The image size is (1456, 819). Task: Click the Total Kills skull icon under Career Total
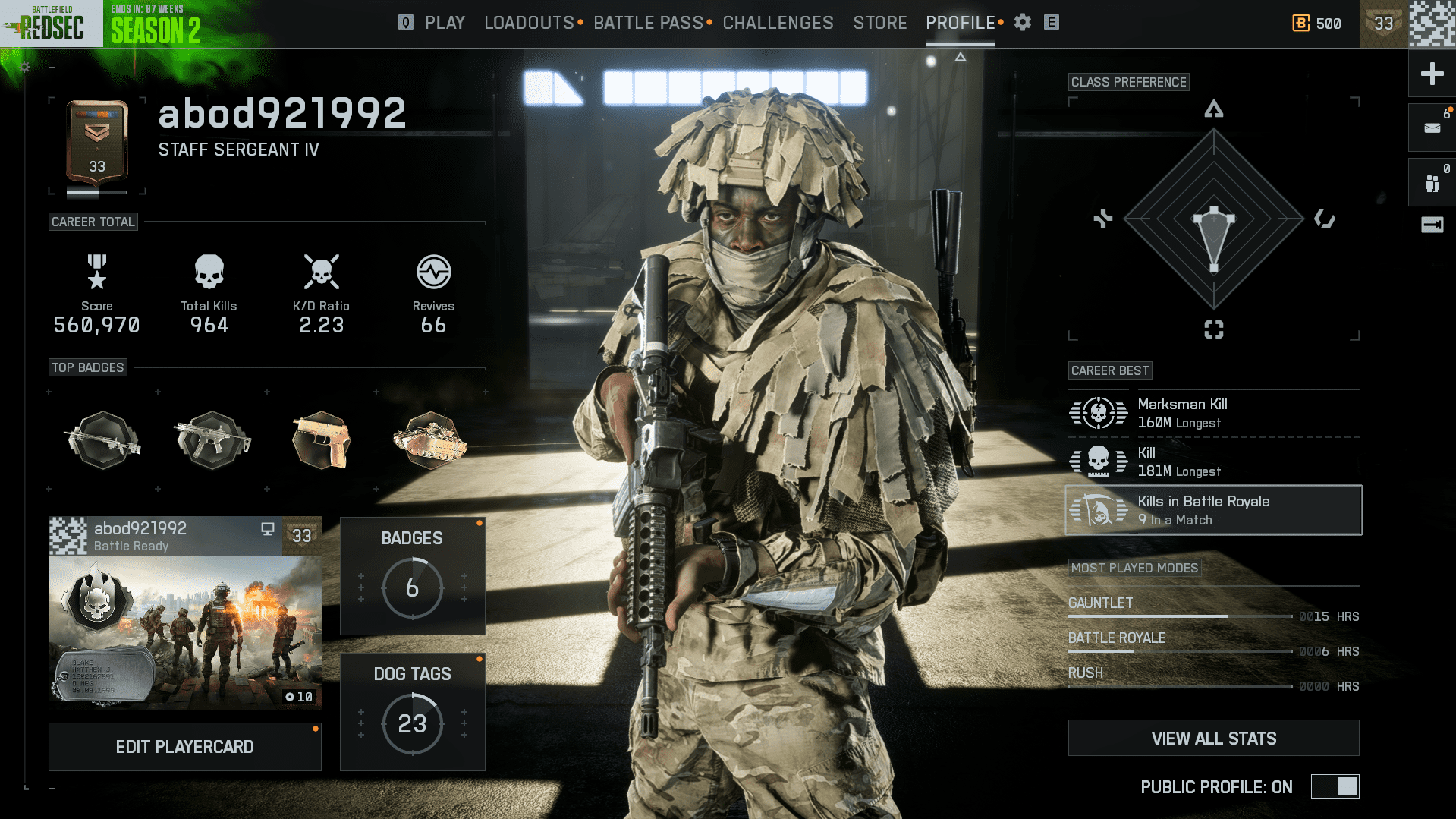208,271
